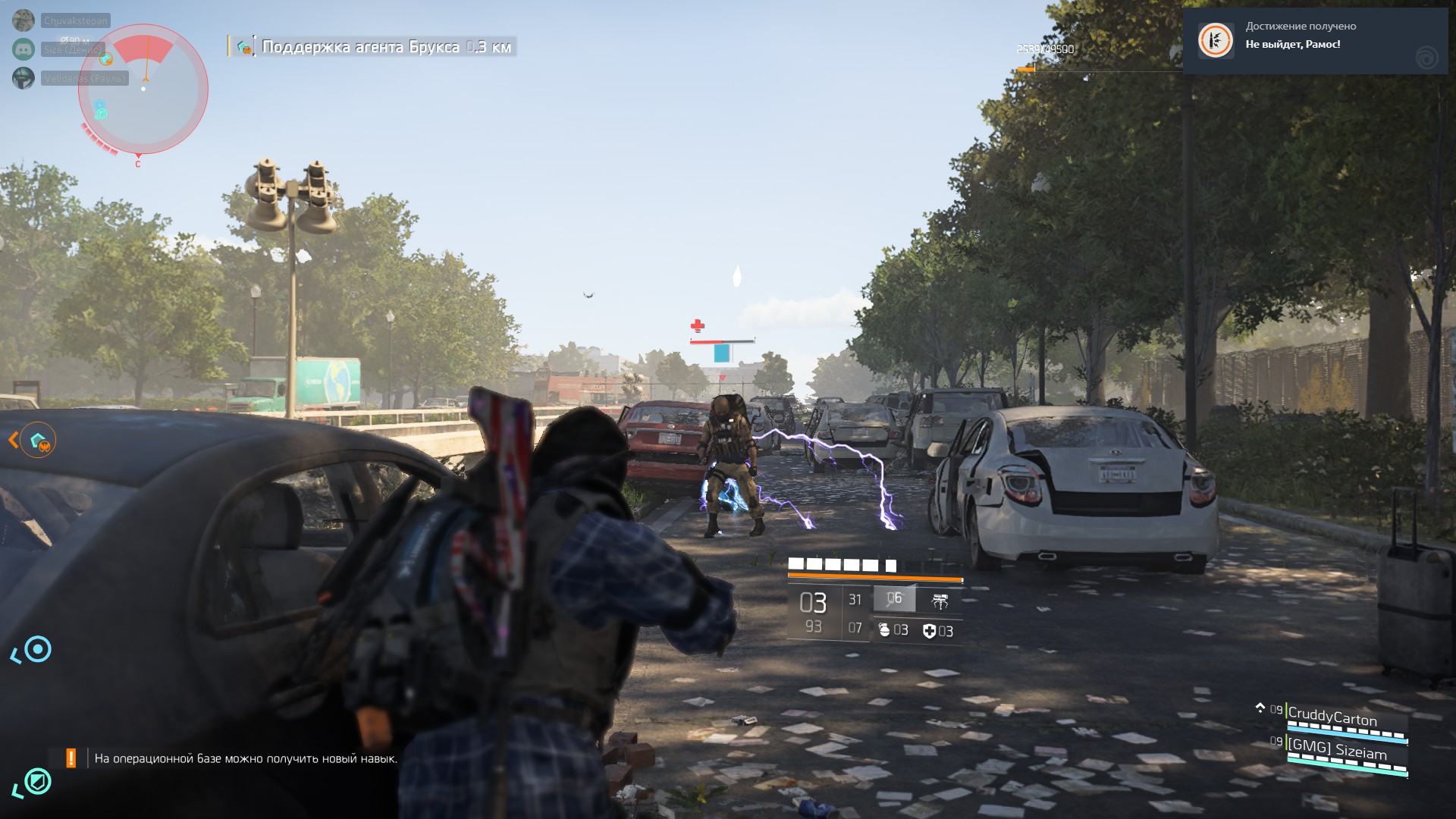The image size is (1456, 819).
Task: Click the orange mission marker icon at left edge
Action: [x=38, y=440]
